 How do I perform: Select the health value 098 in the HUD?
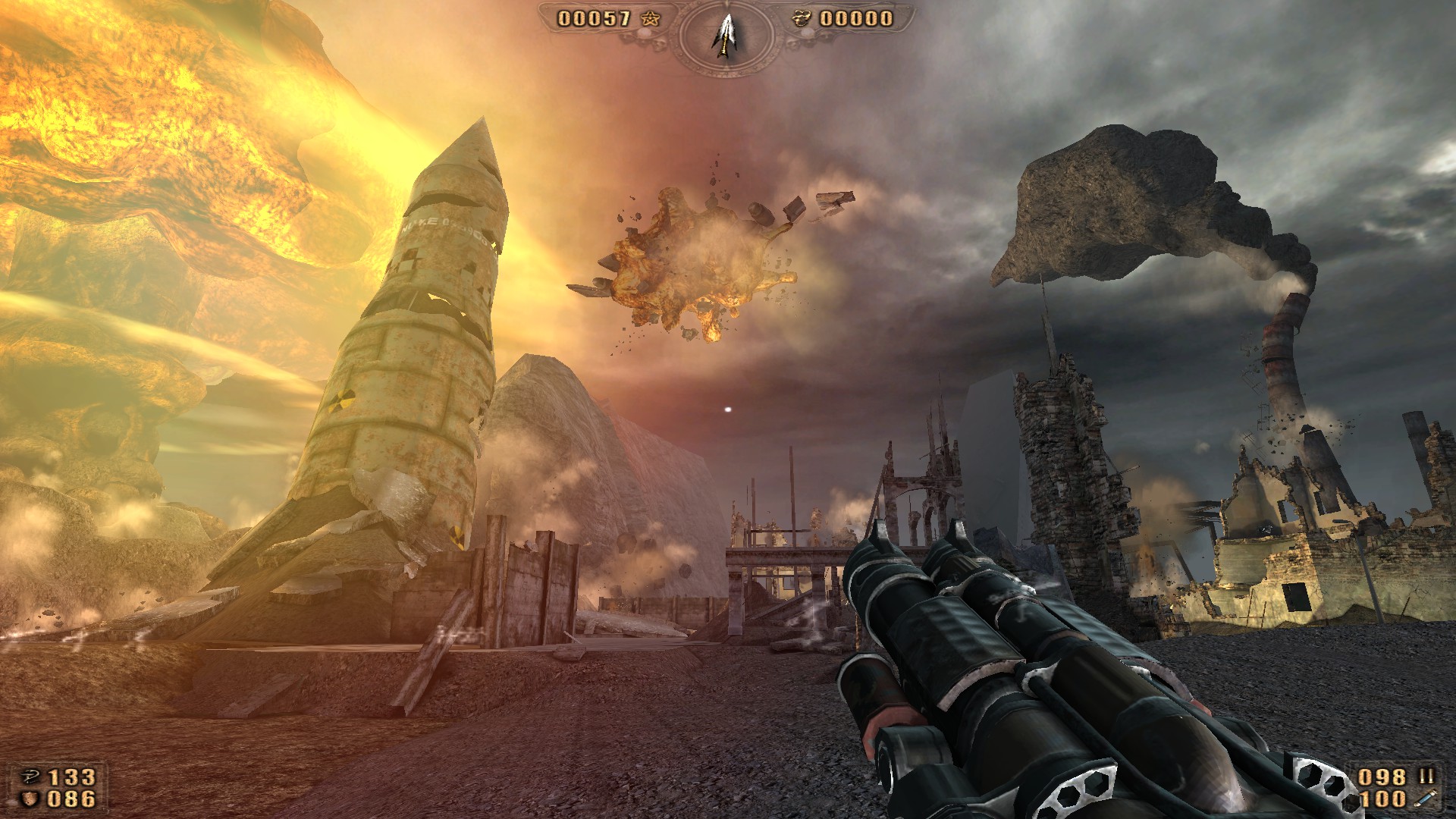click(1382, 777)
